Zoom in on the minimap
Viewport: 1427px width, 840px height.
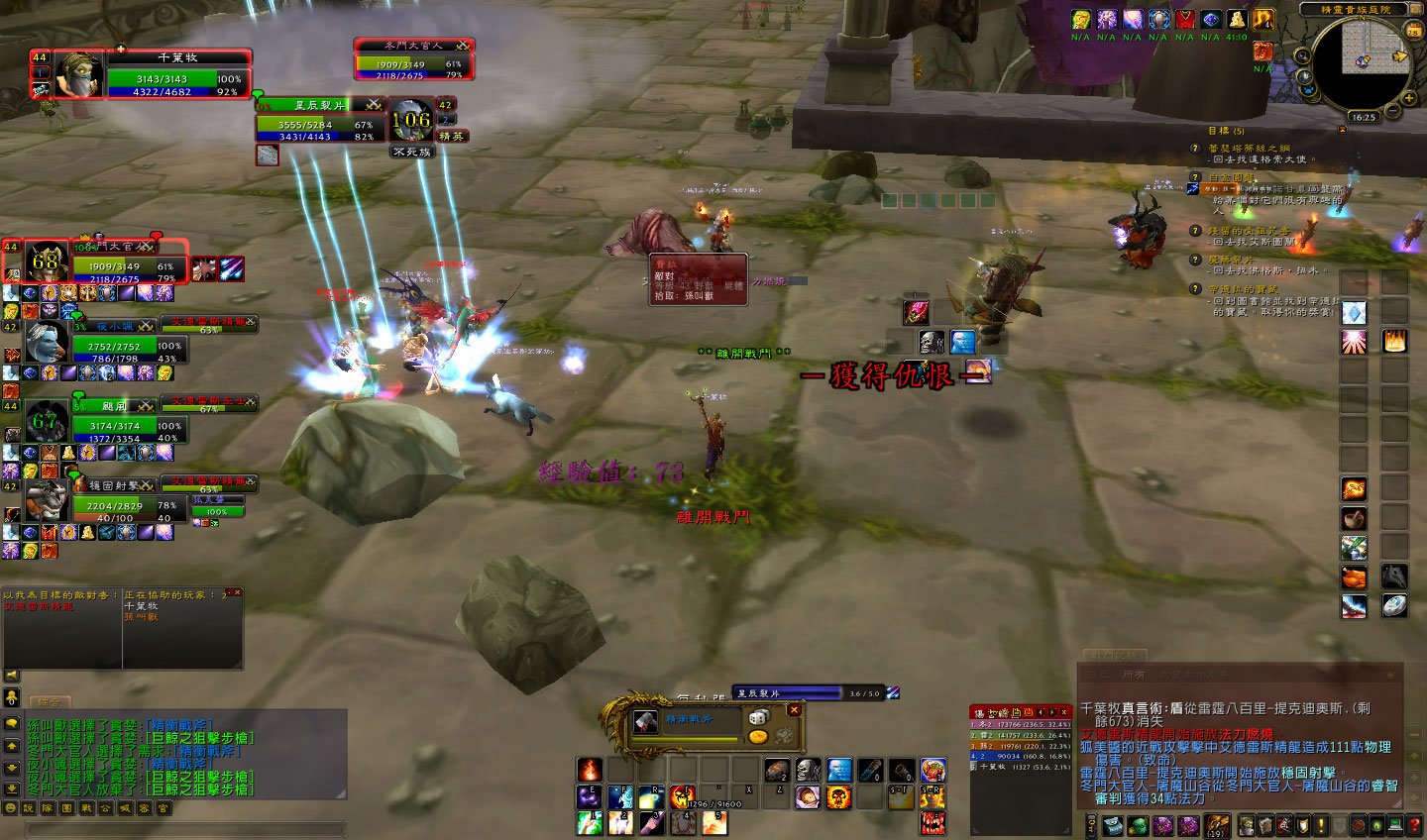pos(1410,96)
